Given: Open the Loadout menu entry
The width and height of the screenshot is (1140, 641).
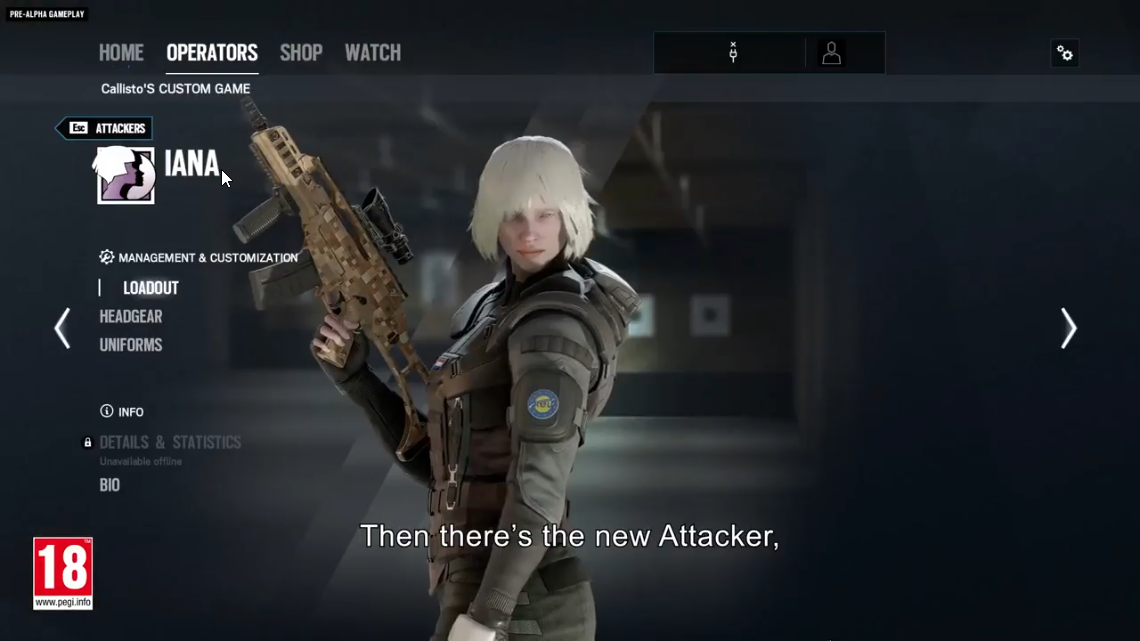Looking at the screenshot, I should pos(151,288).
